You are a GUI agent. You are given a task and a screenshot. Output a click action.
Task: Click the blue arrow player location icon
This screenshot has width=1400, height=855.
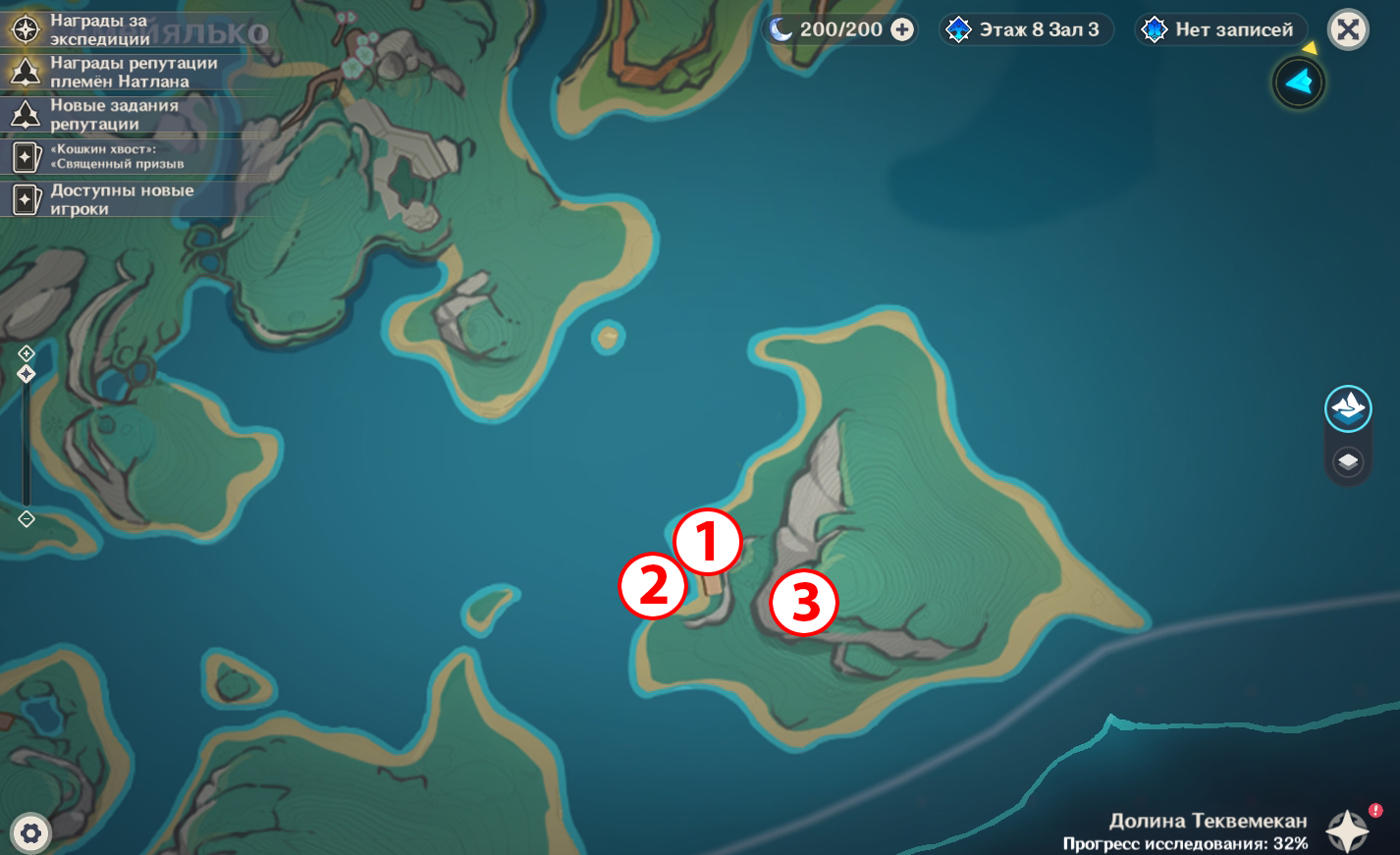tap(1298, 82)
